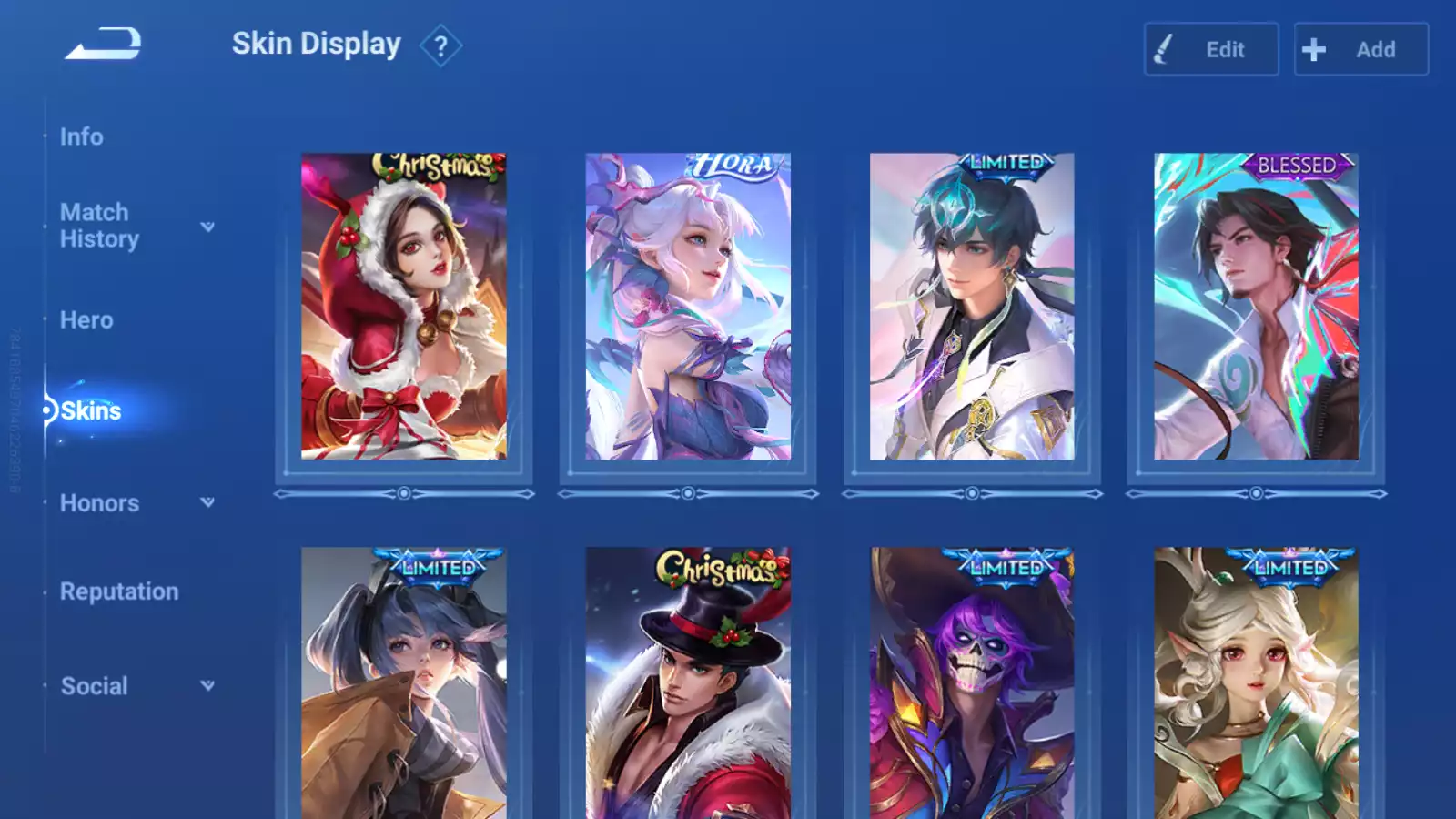
Task: Add a new skin to display
Action: [x=1360, y=49]
